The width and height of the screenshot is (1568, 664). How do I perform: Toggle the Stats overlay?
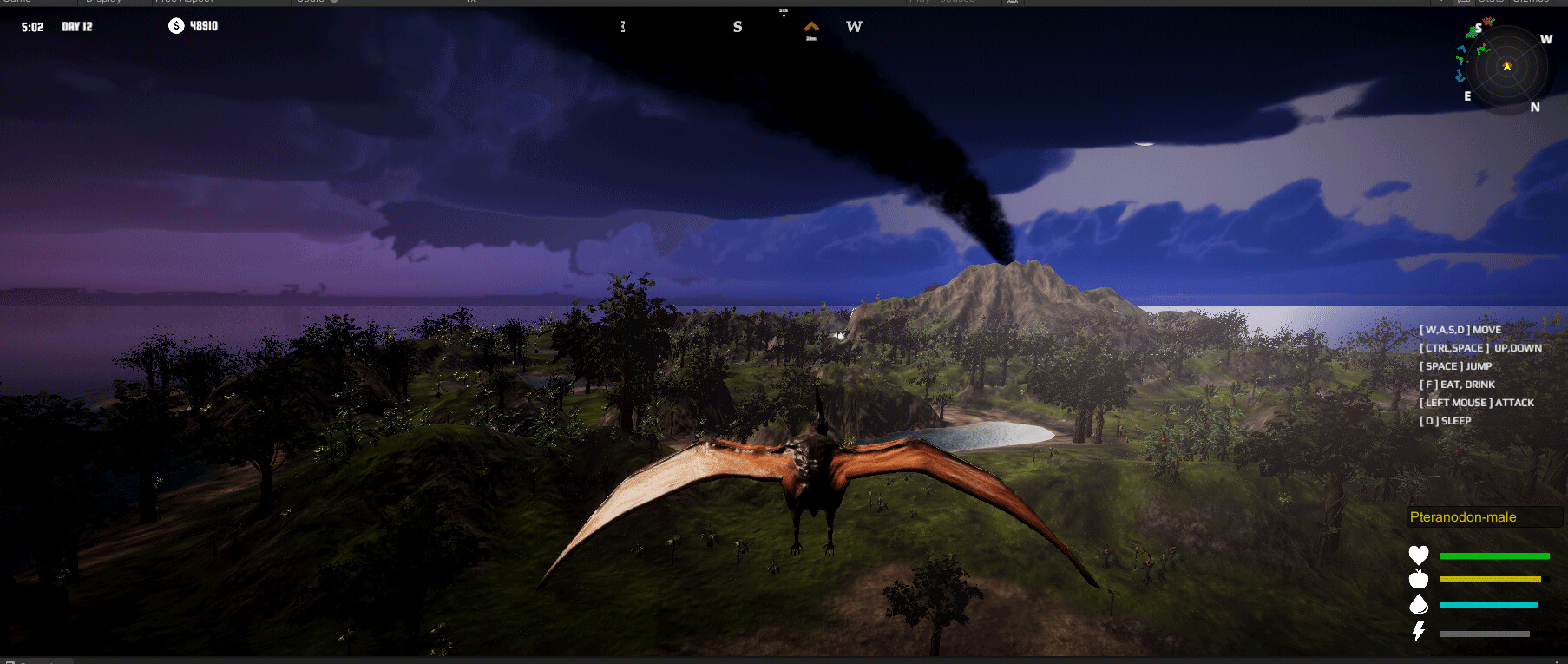click(1493, 2)
